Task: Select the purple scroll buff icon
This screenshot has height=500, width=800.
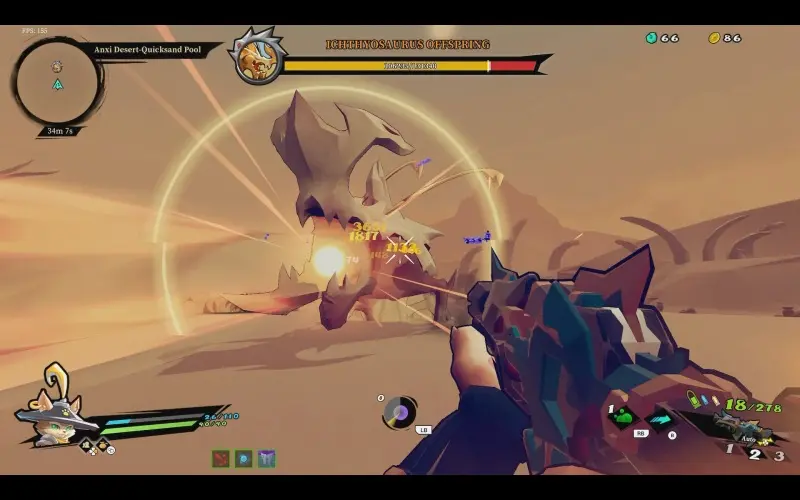Action: click(x=266, y=458)
